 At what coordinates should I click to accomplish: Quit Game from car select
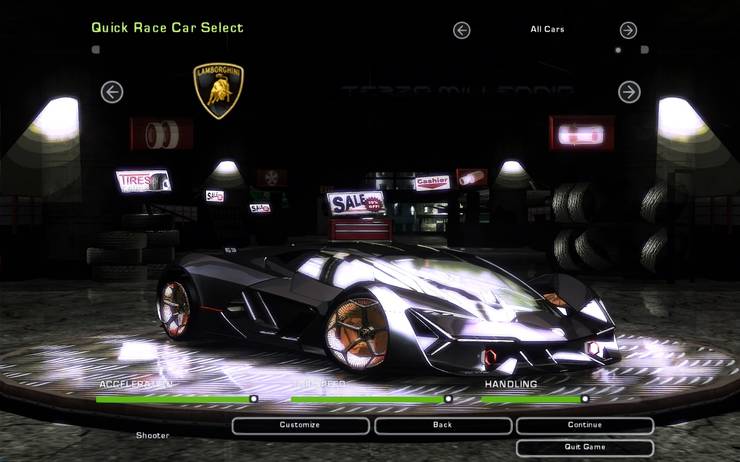tap(584, 447)
